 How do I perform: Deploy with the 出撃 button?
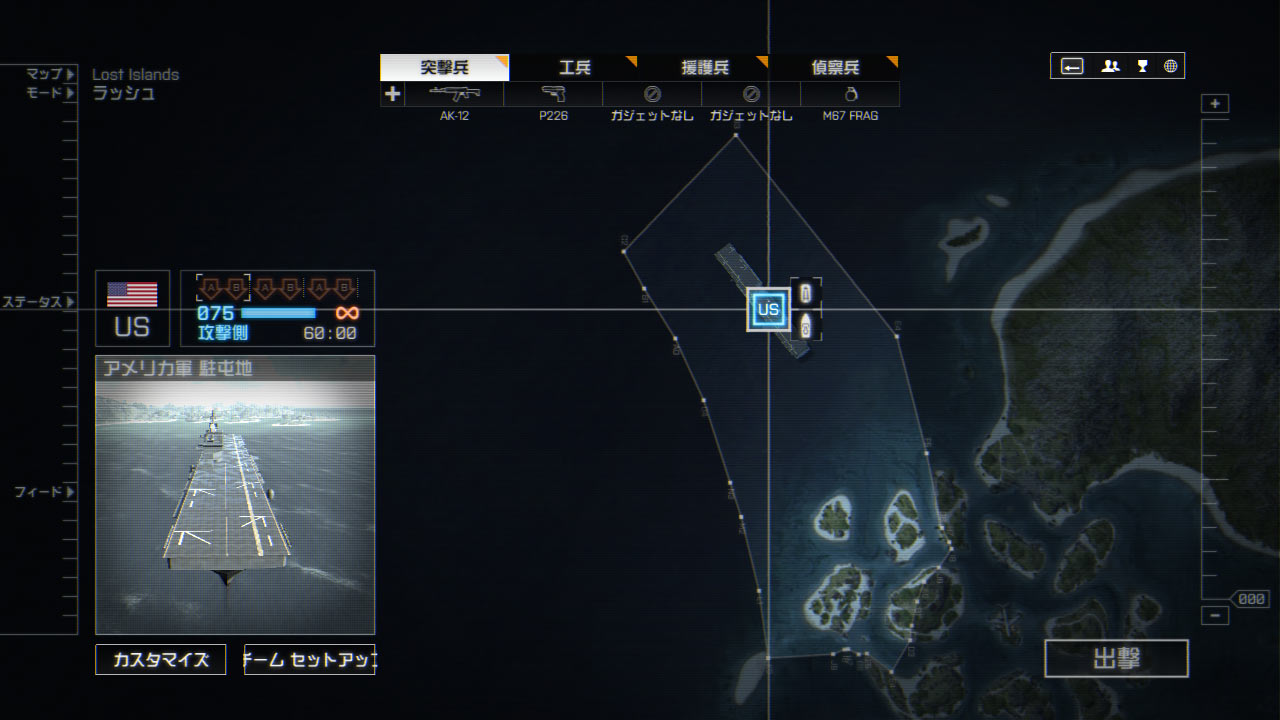pyautogui.click(x=1116, y=658)
